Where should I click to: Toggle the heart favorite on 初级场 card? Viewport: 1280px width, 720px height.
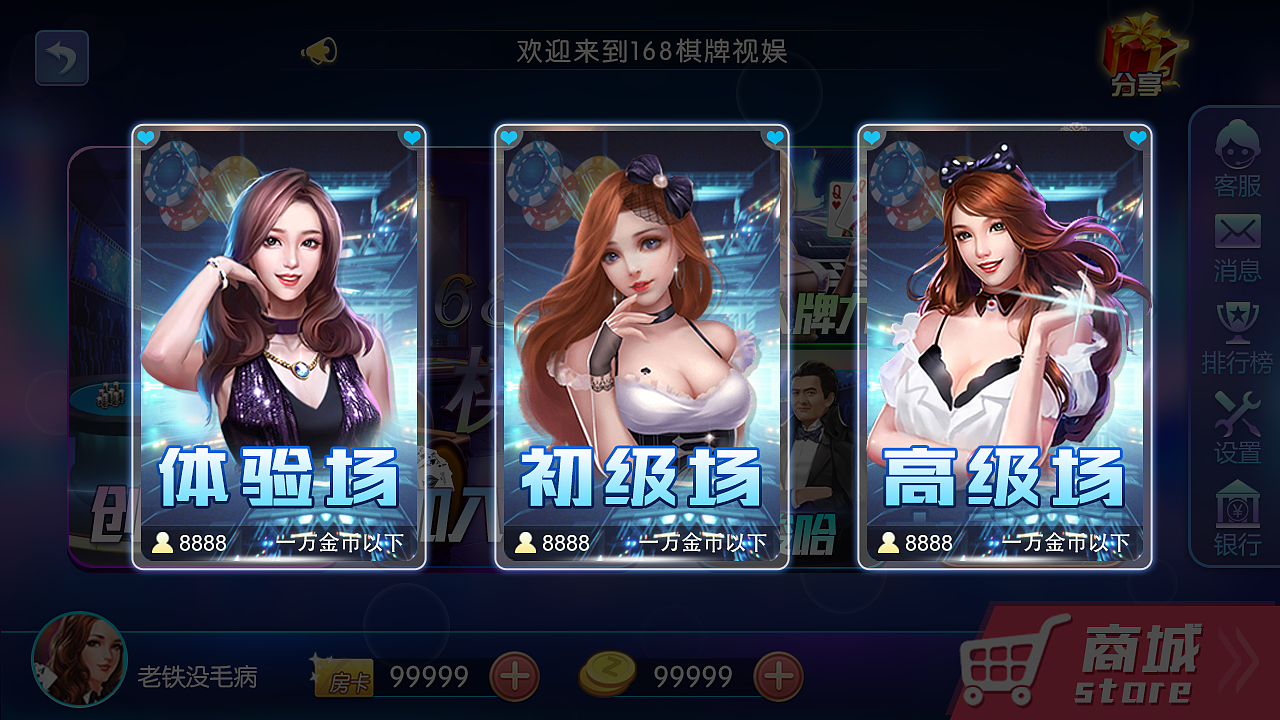coord(510,135)
